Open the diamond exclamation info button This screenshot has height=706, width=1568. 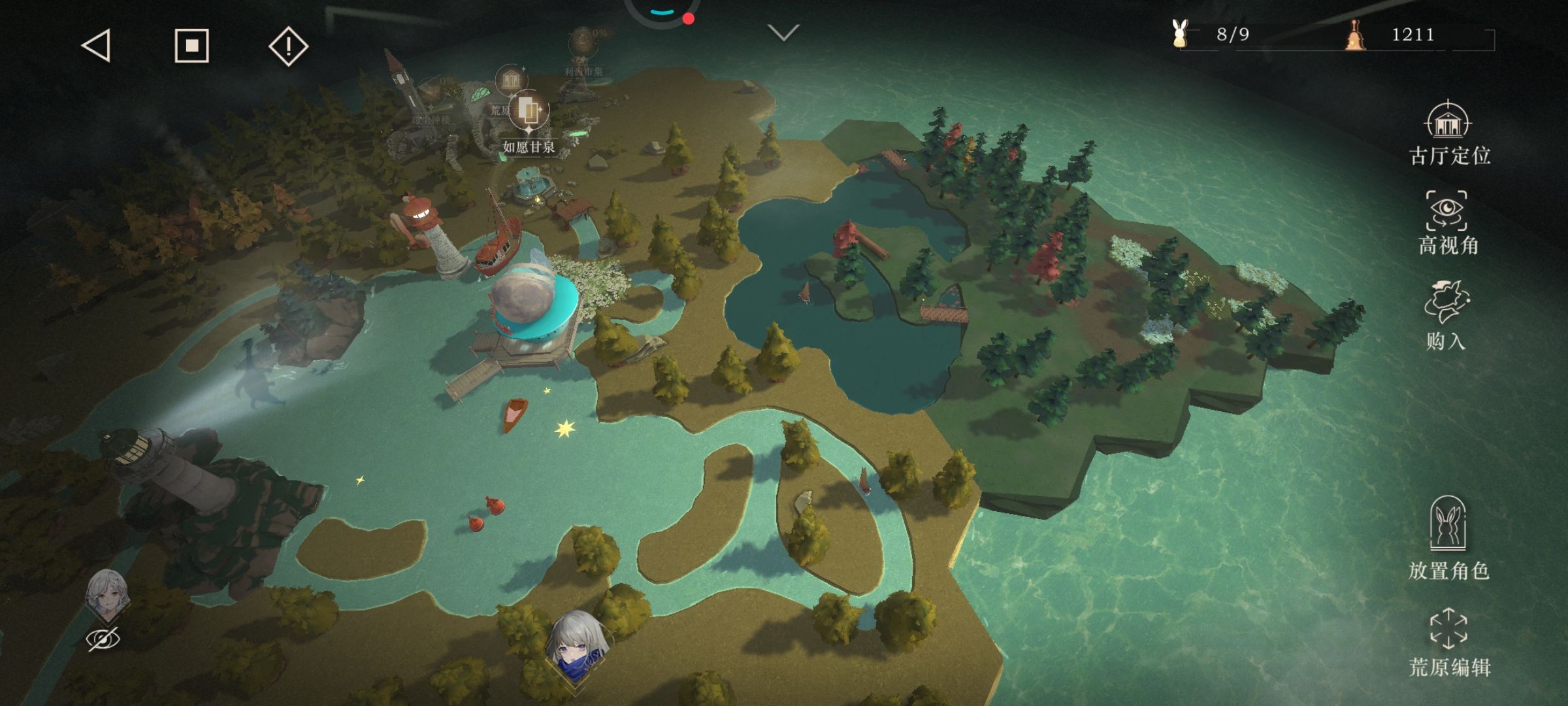[x=288, y=46]
